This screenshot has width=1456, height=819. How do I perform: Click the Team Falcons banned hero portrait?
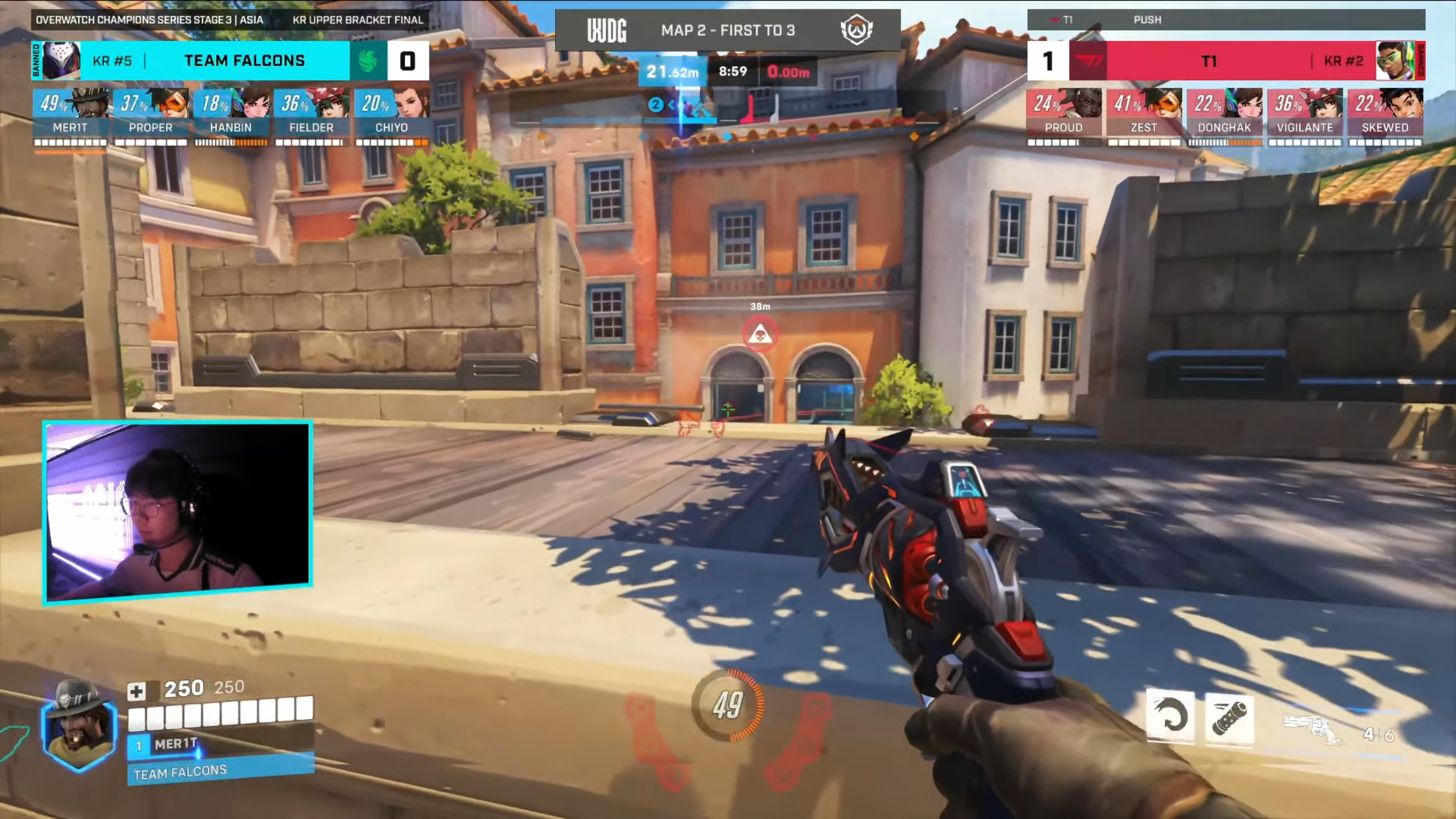61,60
